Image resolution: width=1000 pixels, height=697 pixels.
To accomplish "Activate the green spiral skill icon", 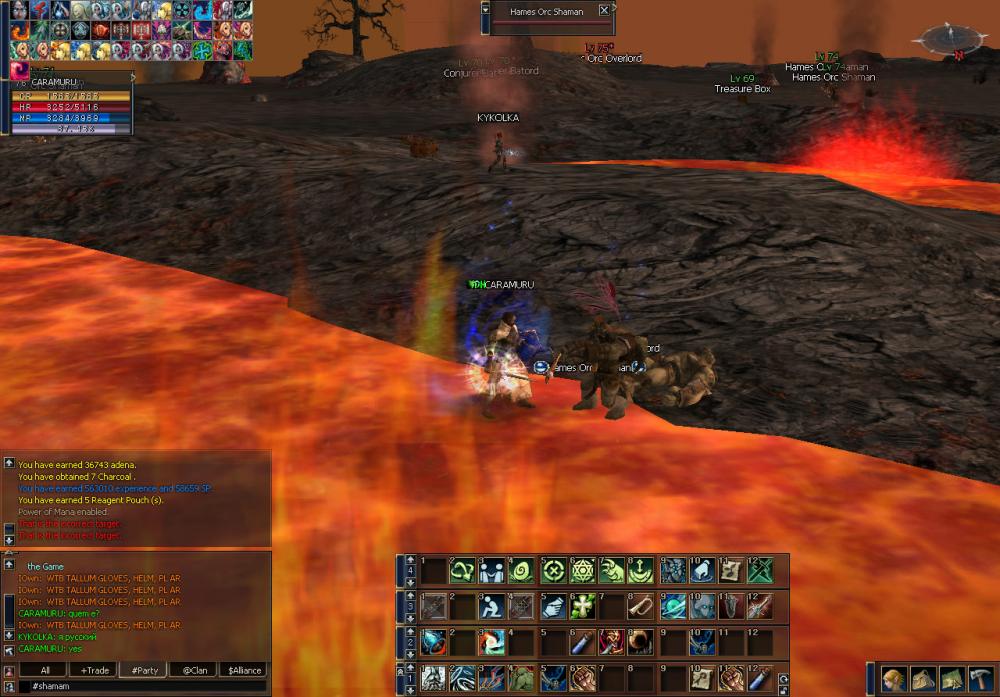I will pyautogui.click(x=523, y=570).
